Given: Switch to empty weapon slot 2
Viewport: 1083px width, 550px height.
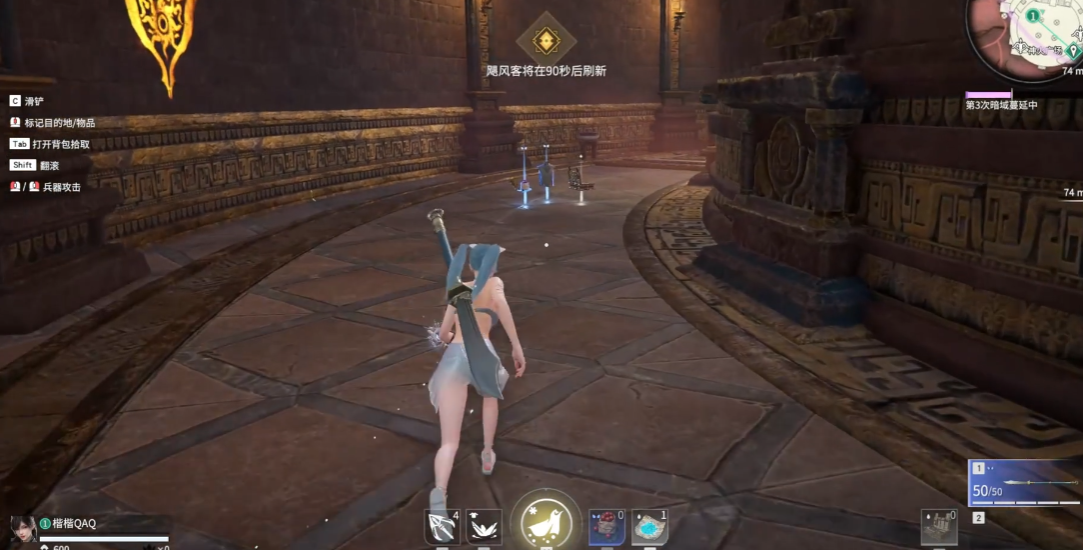Looking at the screenshot, I should (979, 518).
